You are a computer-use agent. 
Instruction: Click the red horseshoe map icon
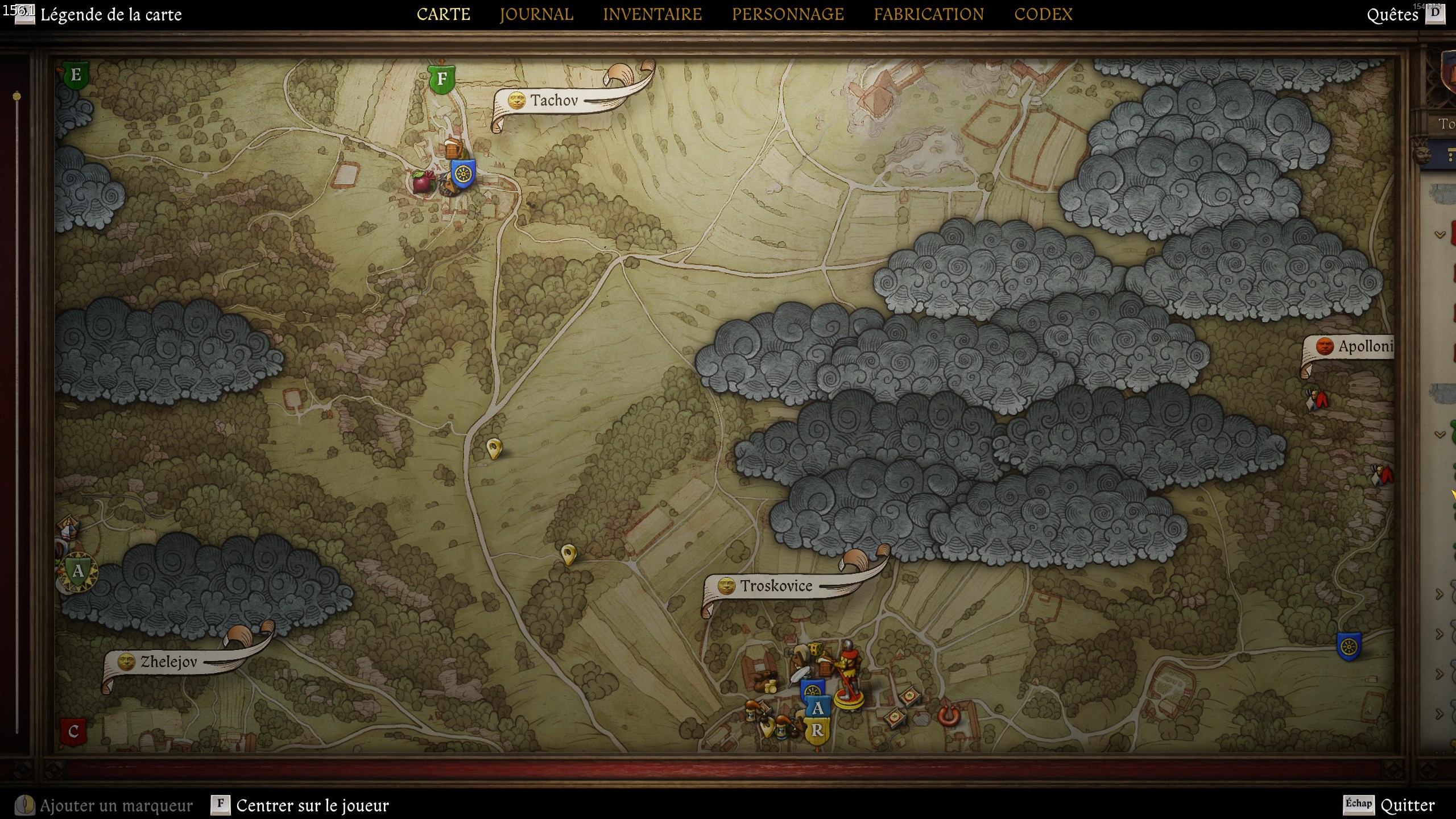[948, 715]
